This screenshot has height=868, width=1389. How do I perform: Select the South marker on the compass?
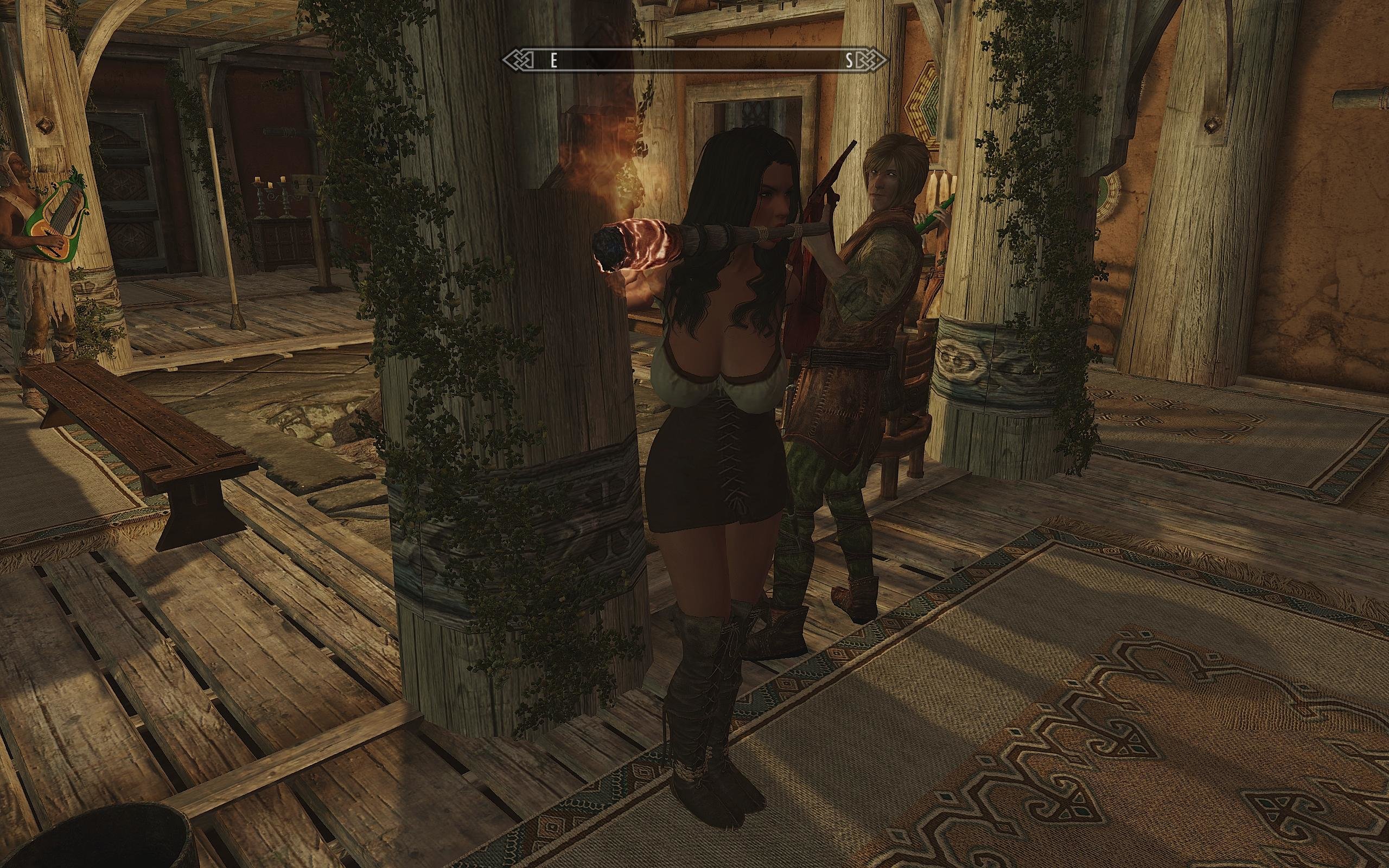pyautogui.click(x=849, y=61)
